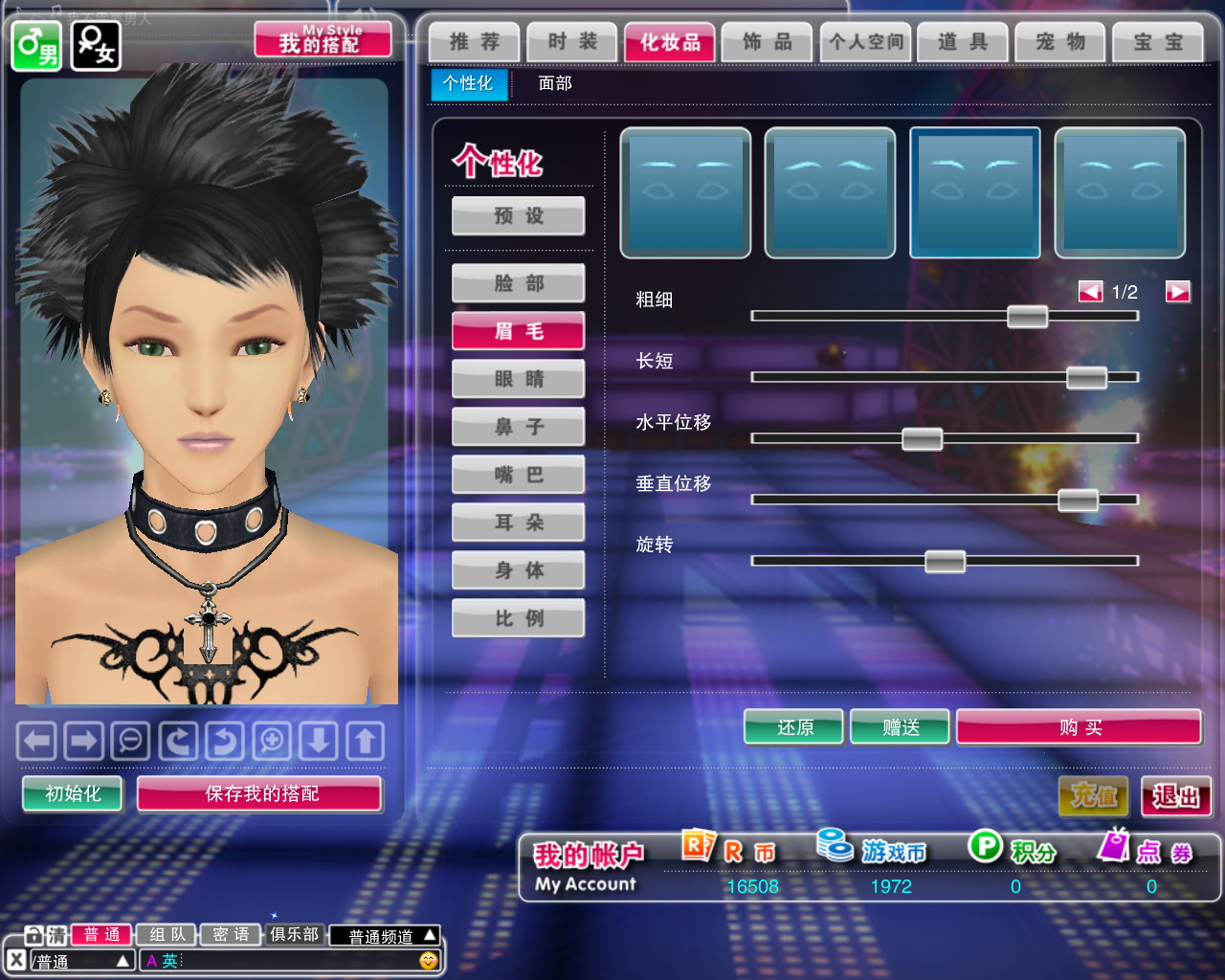Switch to the 时装 fashion tab

(572, 42)
